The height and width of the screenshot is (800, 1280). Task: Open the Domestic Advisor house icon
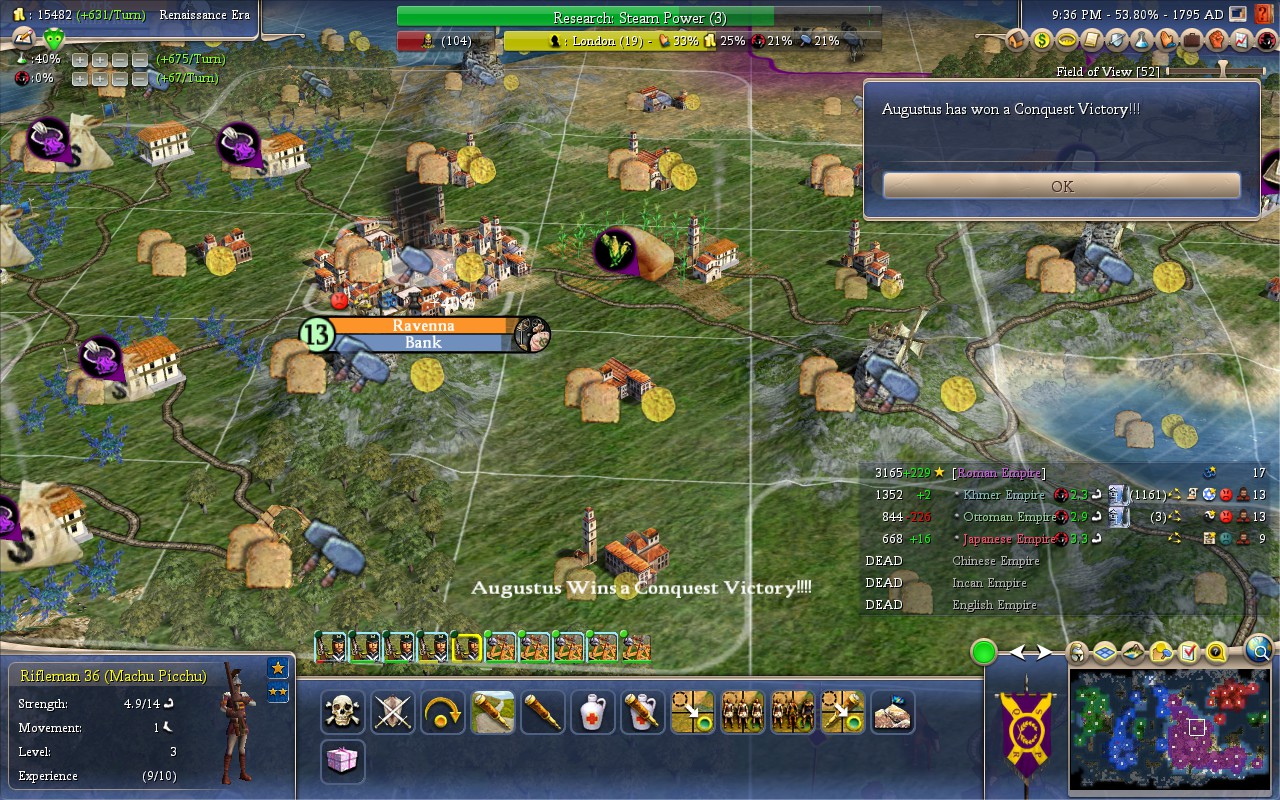tap(1016, 42)
